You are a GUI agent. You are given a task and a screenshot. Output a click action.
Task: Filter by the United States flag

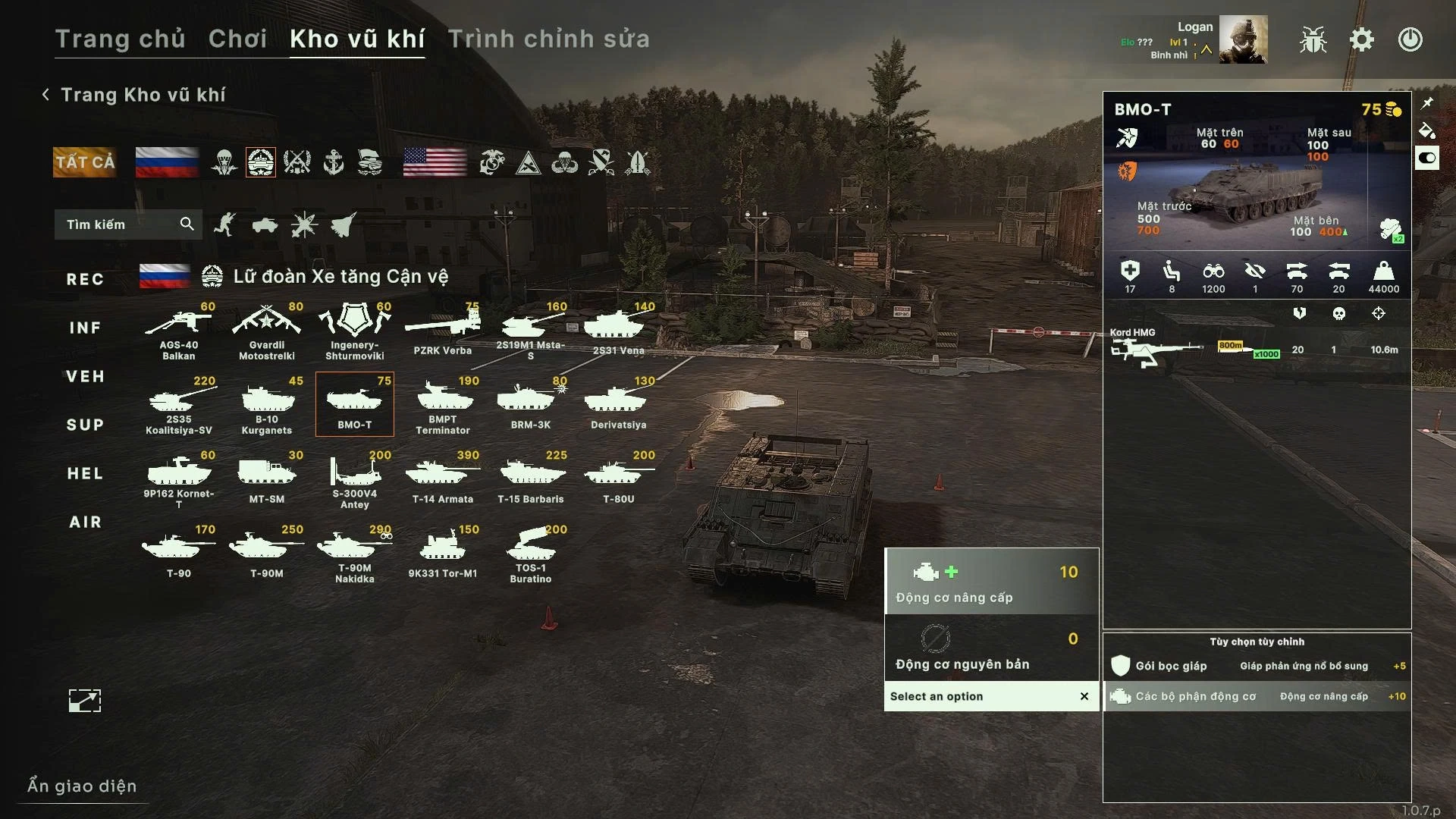[435, 162]
